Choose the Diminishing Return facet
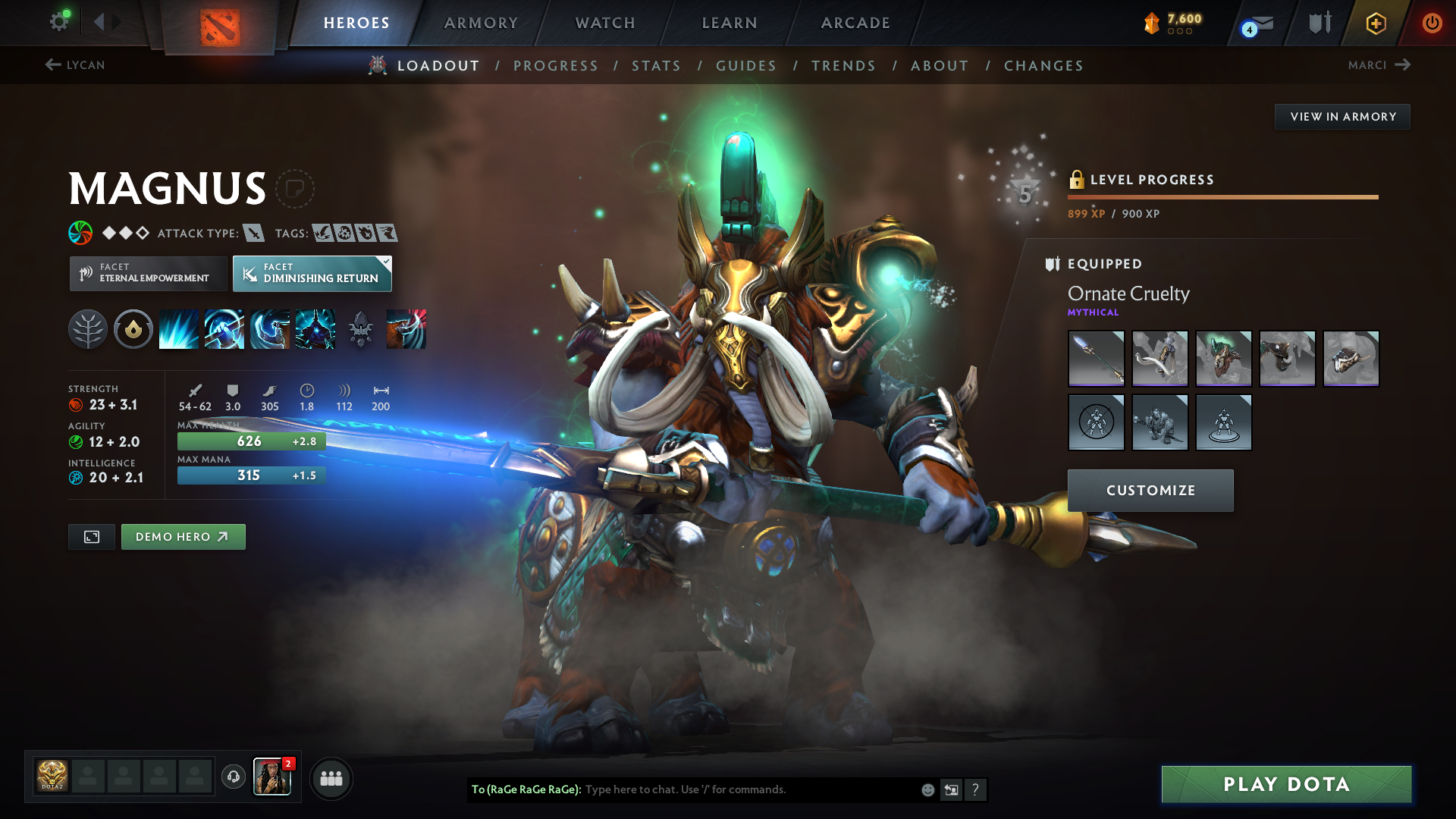1456x819 pixels. [x=312, y=273]
